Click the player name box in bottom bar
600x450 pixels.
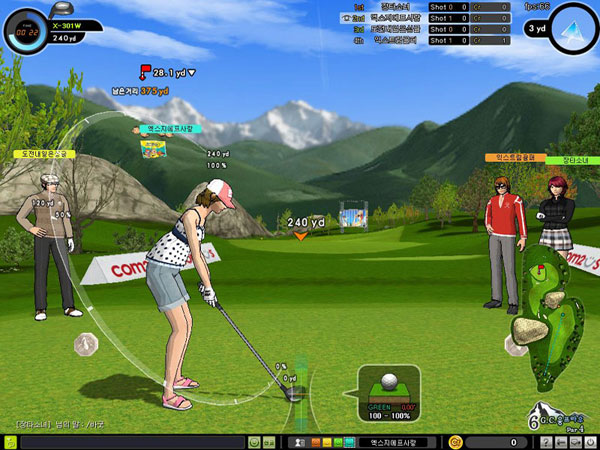pos(392,441)
